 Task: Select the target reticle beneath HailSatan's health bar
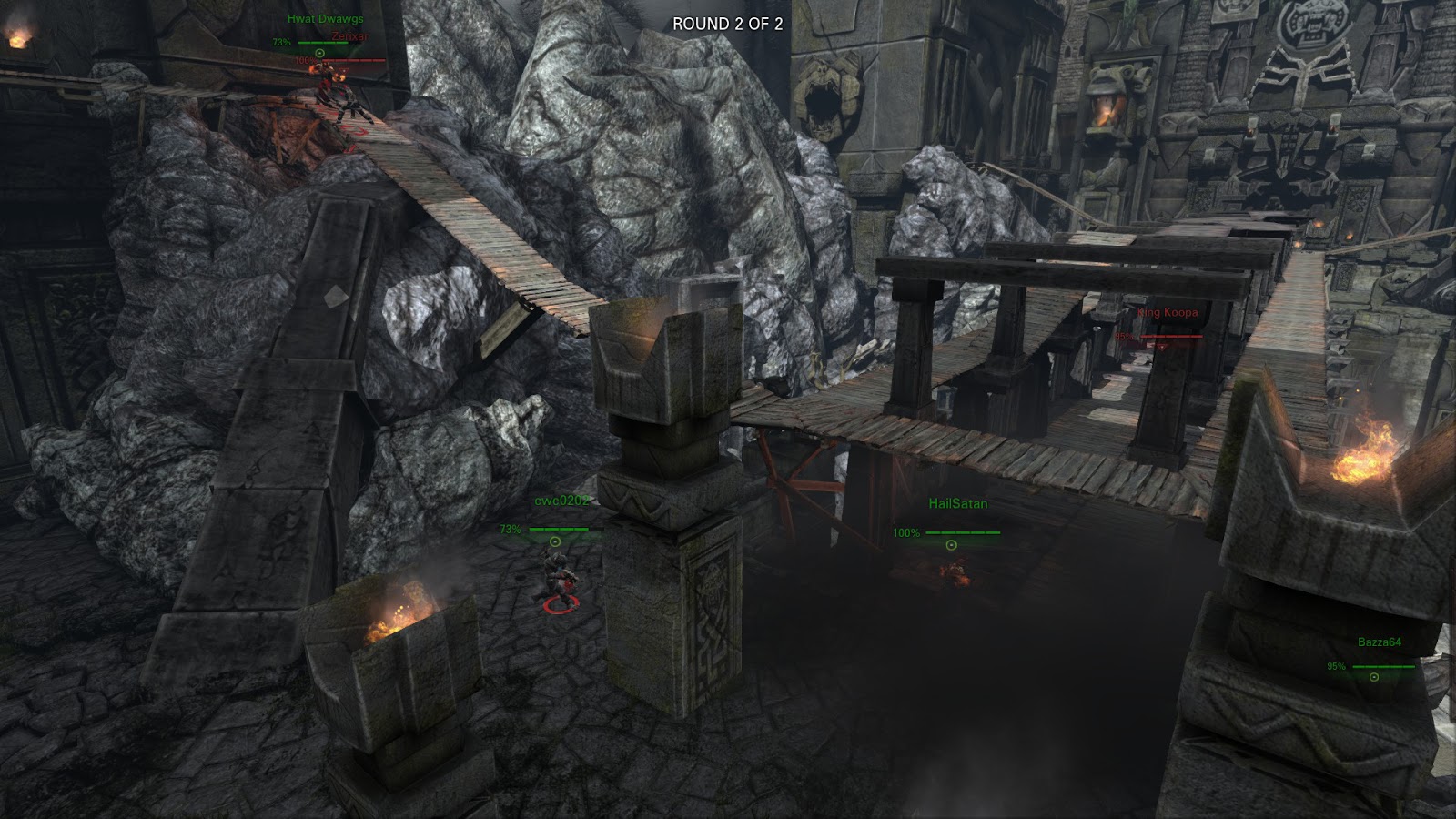coord(951,545)
